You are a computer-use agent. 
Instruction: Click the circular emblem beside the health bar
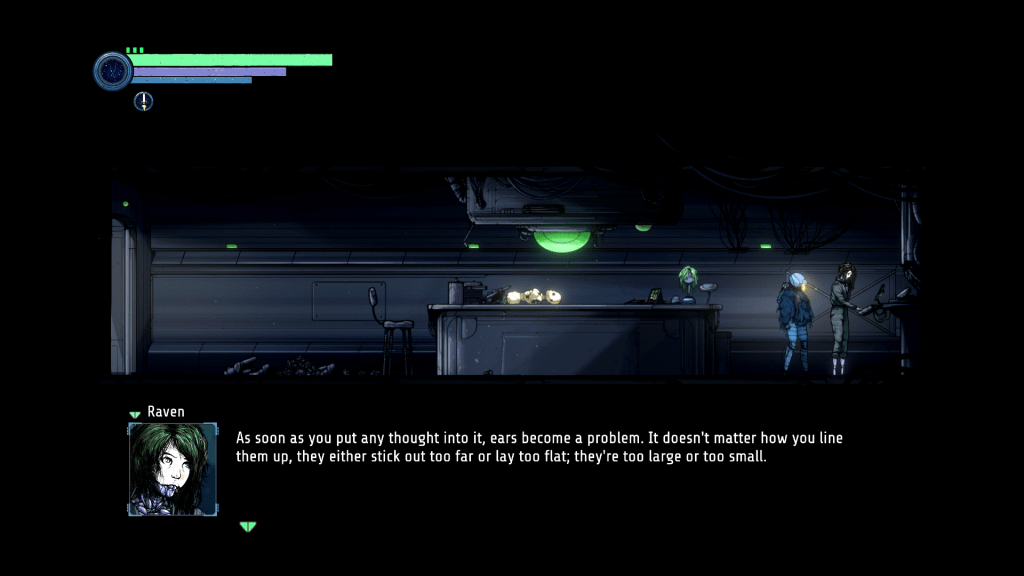tap(113, 71)
